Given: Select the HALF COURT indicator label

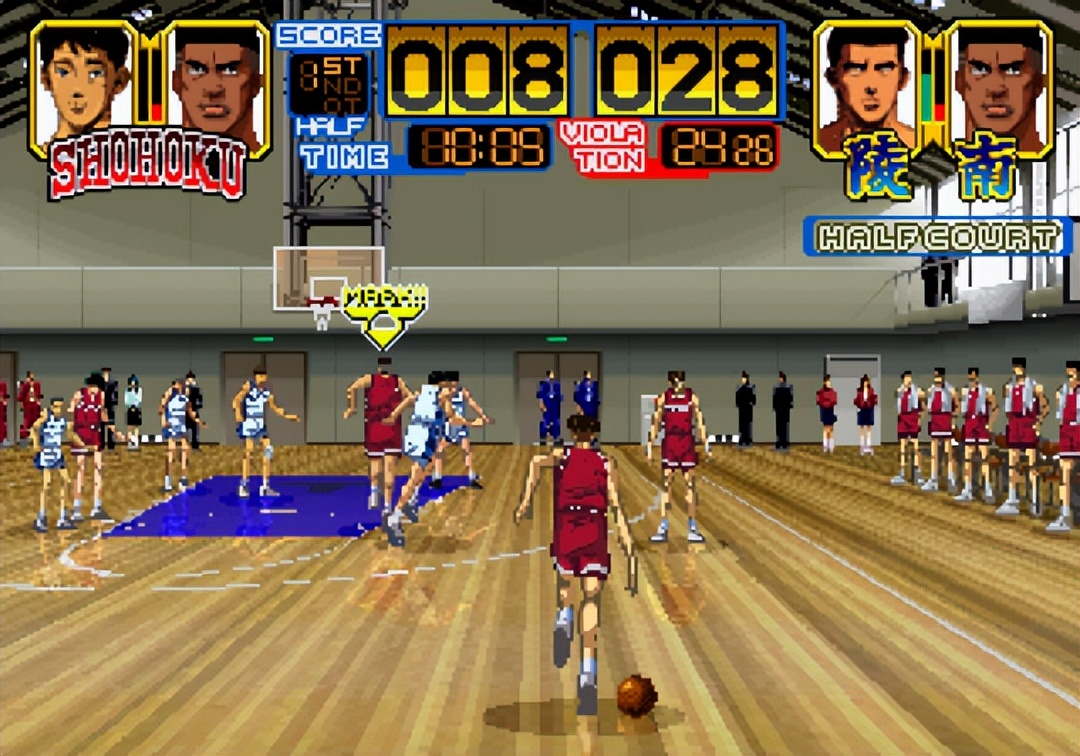Looking at the screenshot, I should click(x=937, y=238).
